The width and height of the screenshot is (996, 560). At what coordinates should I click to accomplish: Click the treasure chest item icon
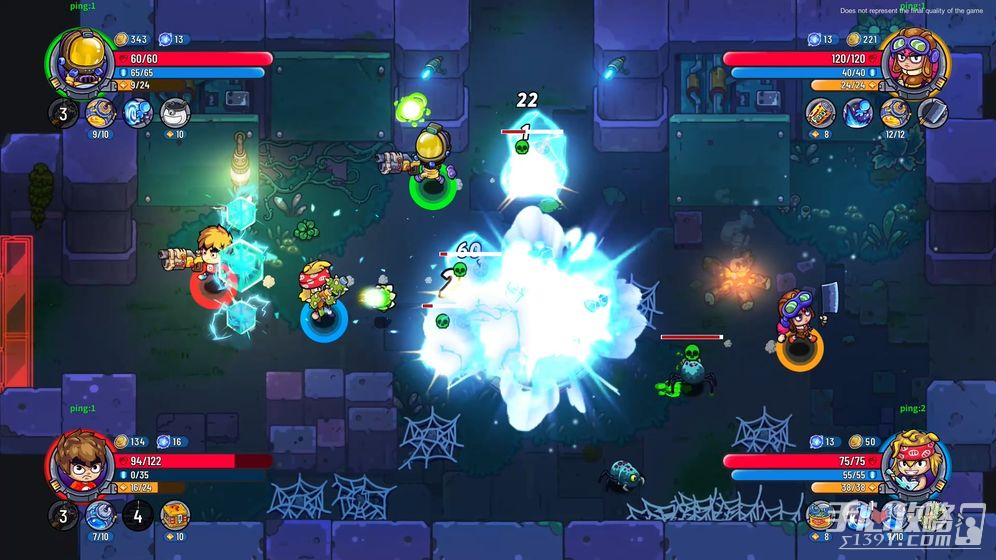coord(175,515)
